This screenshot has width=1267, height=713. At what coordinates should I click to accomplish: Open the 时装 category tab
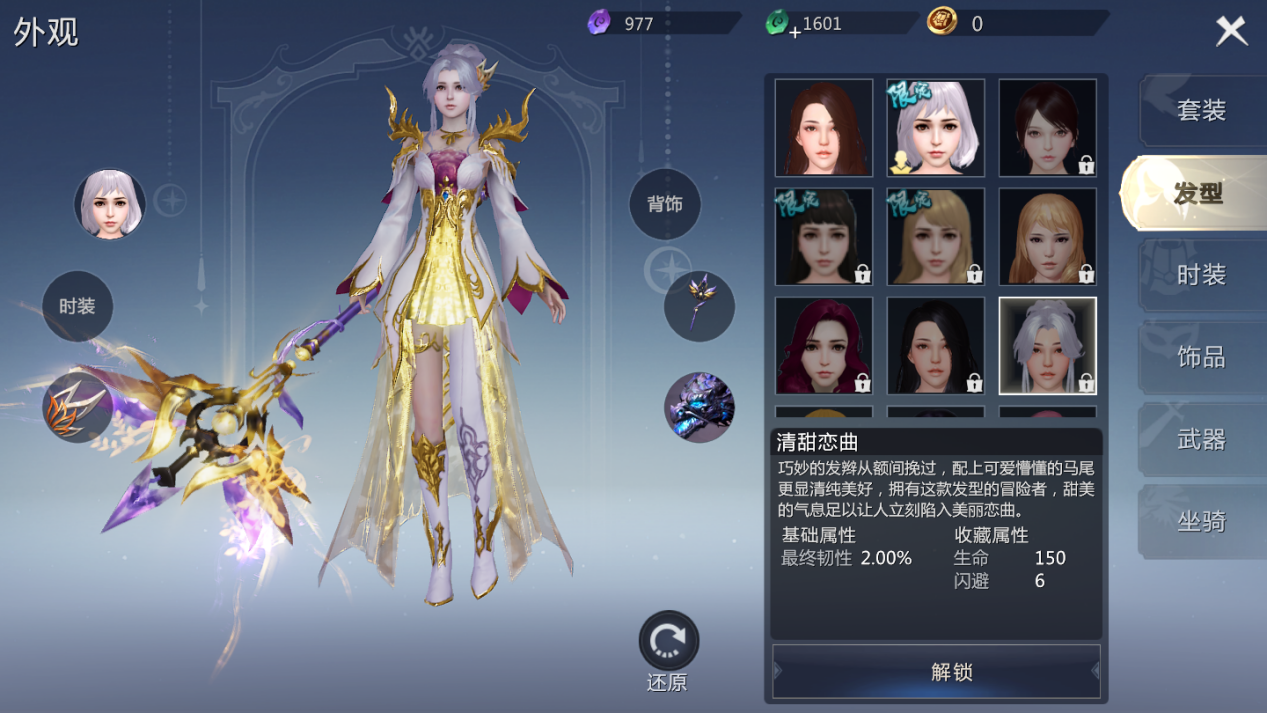1200,275
